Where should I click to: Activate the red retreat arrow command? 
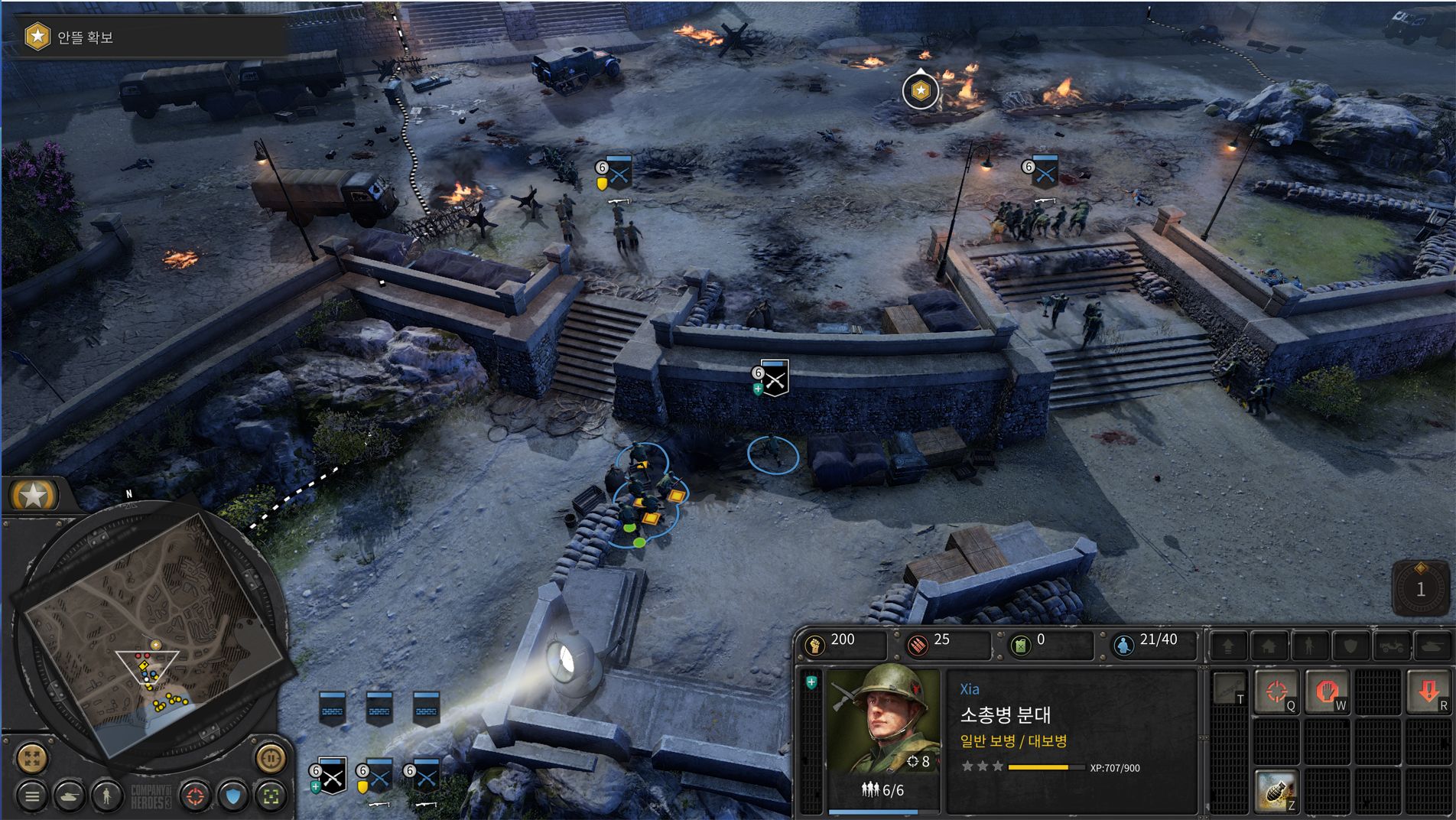tap(1428, 692)
